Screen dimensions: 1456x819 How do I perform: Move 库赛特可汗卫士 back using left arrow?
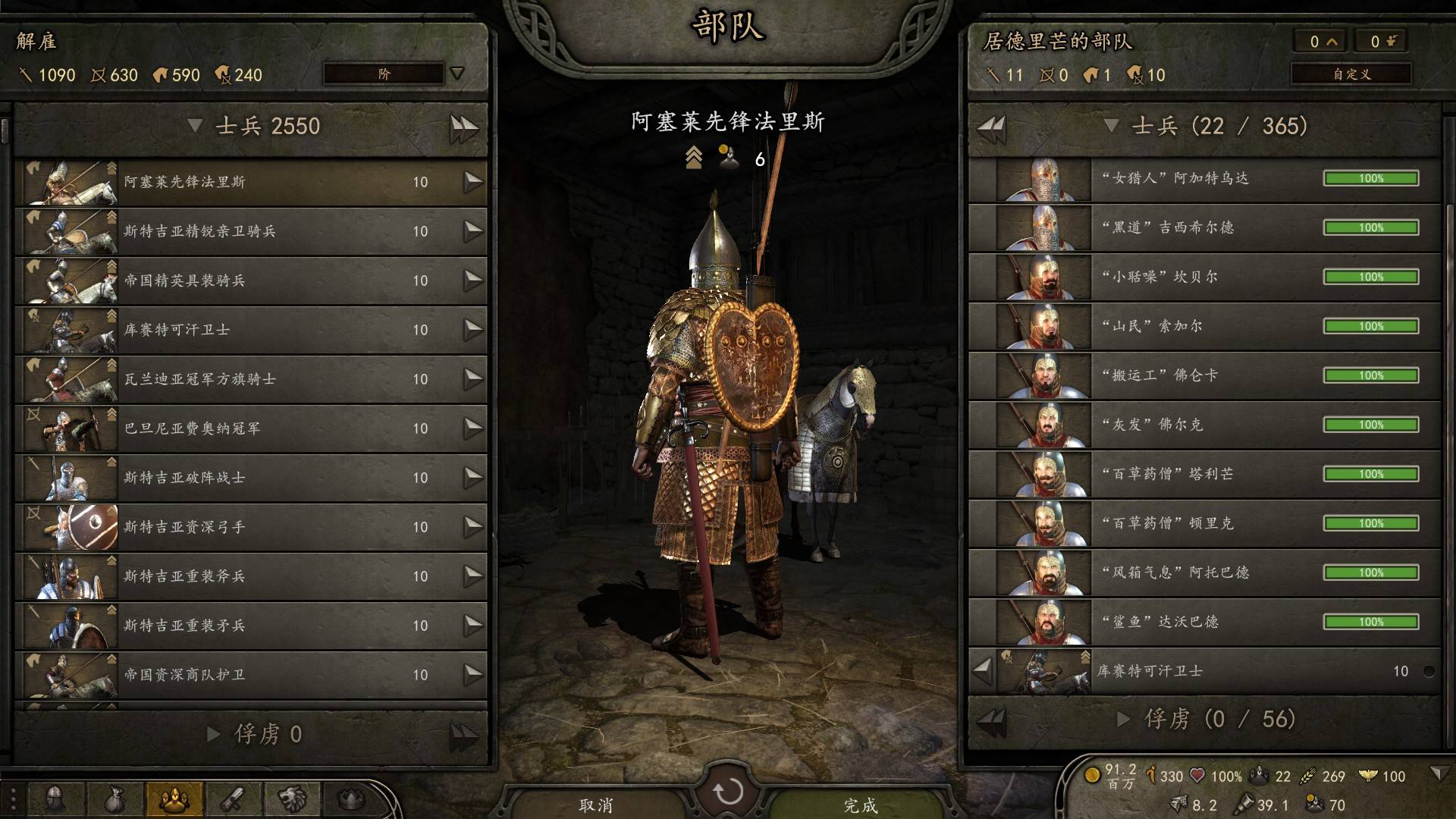pos(983,670)
